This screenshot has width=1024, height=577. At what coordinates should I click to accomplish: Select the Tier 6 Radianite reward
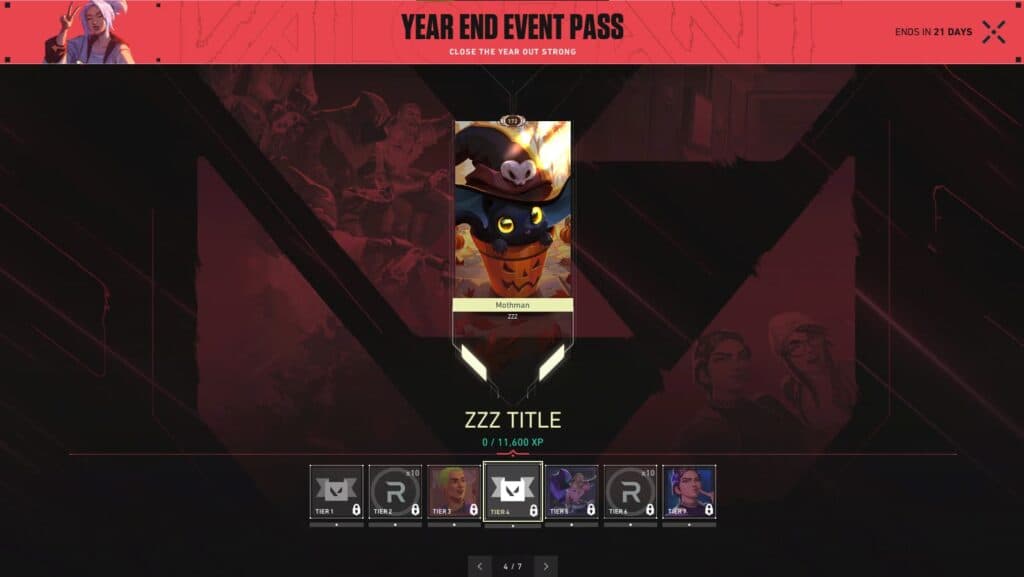(x=630, y=491)
